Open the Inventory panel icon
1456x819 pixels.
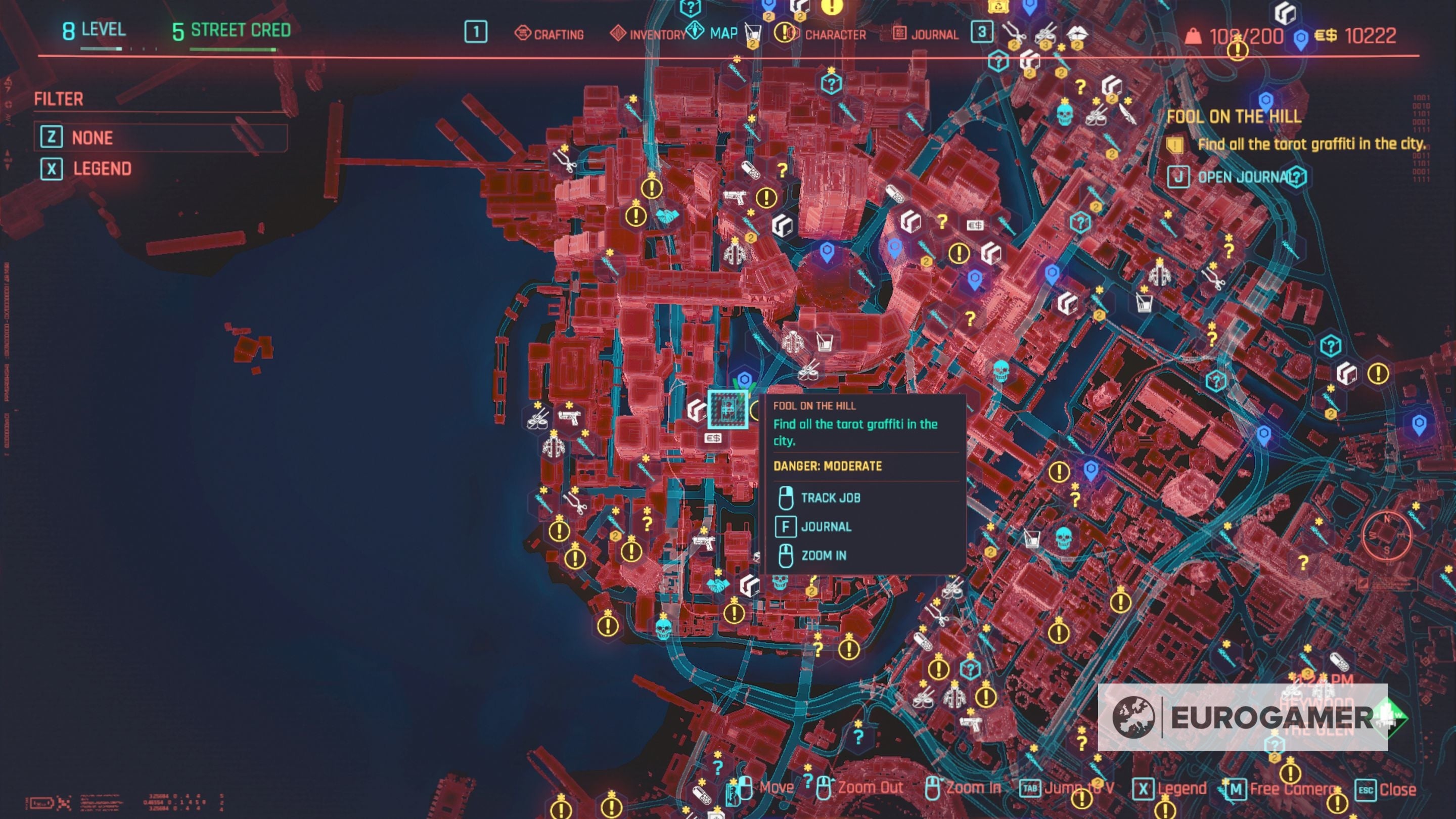coord(619,34)
